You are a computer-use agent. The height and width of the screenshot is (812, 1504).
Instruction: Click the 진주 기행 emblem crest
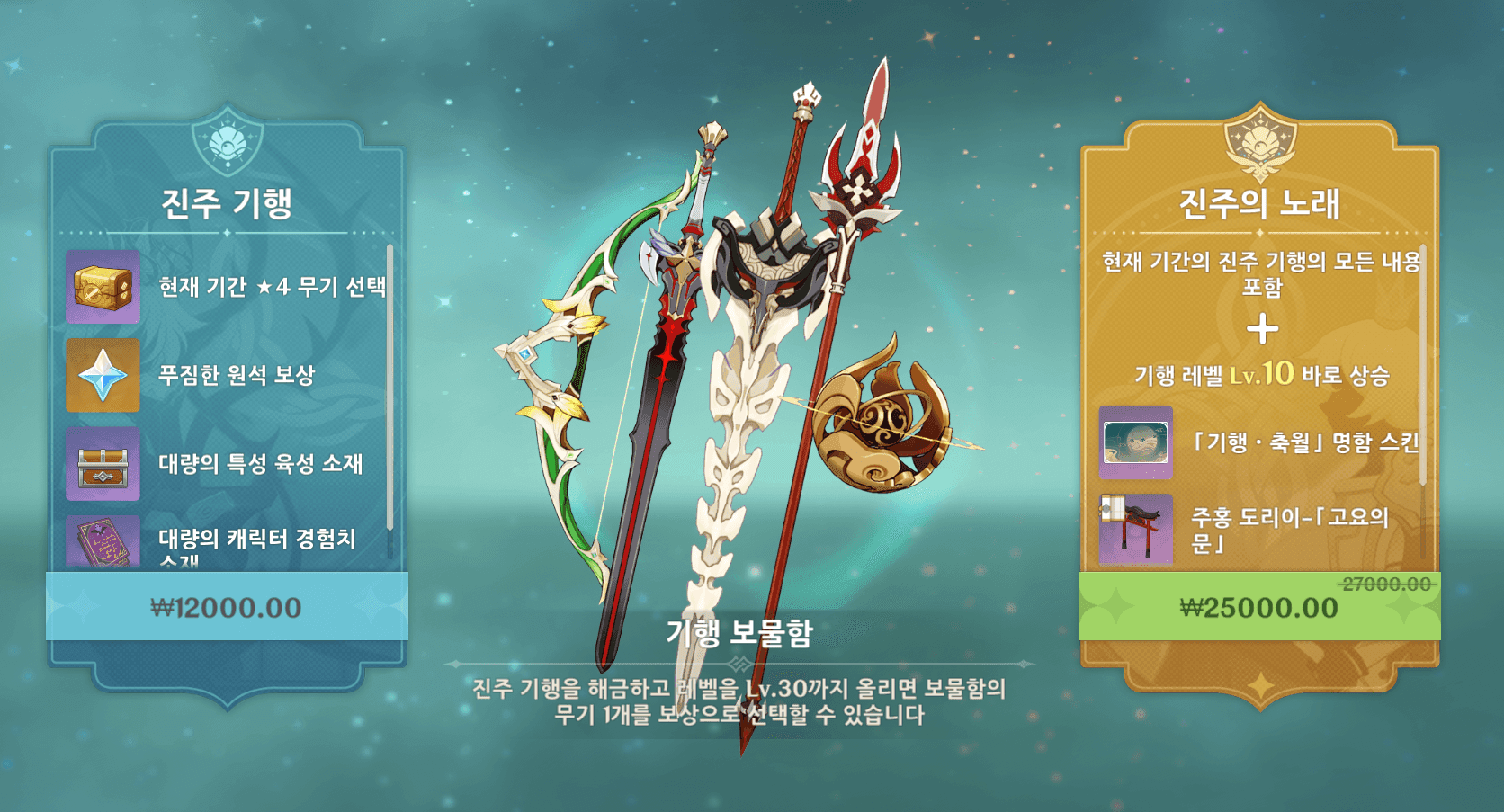click(x=228, y=141)
